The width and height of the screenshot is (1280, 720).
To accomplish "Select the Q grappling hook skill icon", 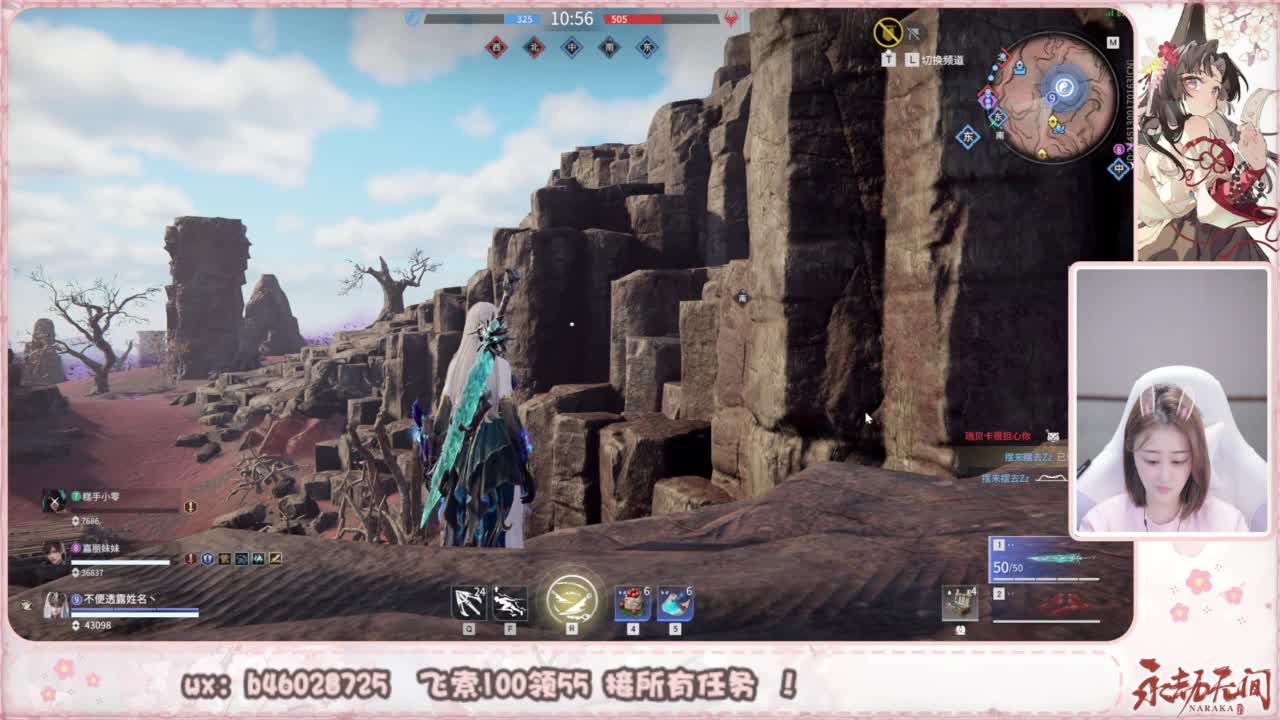I will (x=470, y=605).
